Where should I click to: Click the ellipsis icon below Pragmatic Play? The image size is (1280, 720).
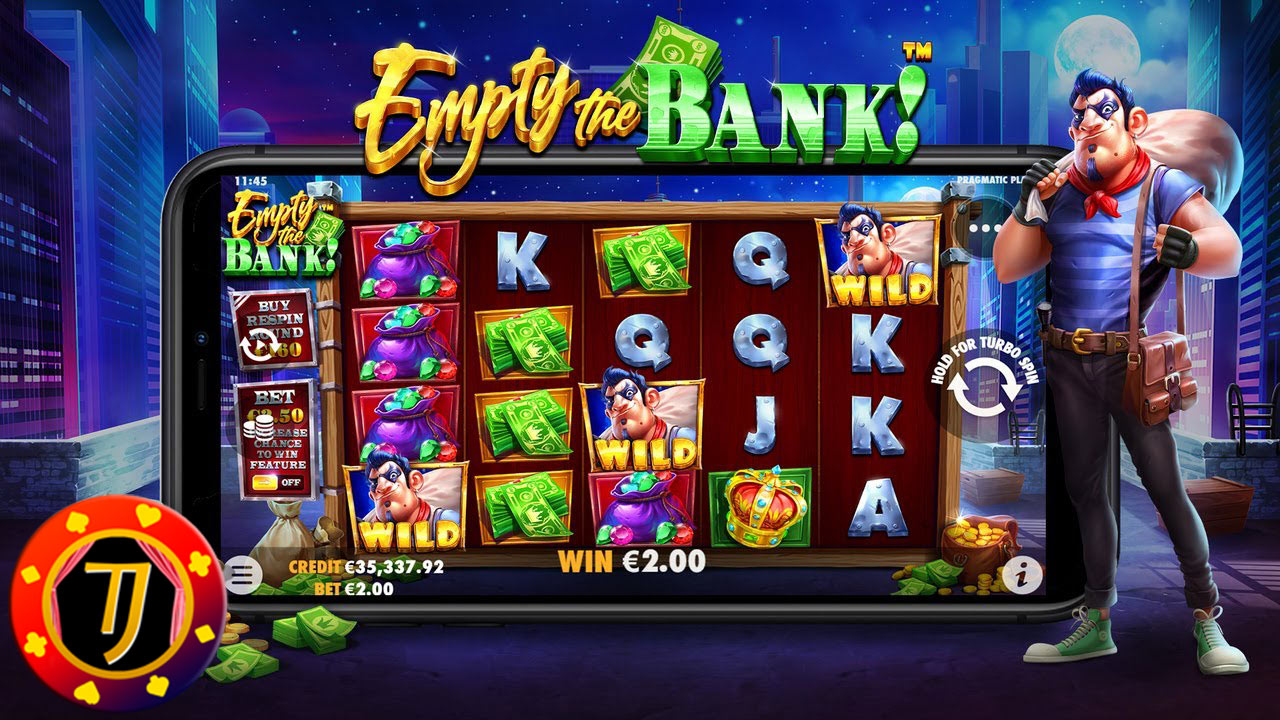[x=983, y=230]
